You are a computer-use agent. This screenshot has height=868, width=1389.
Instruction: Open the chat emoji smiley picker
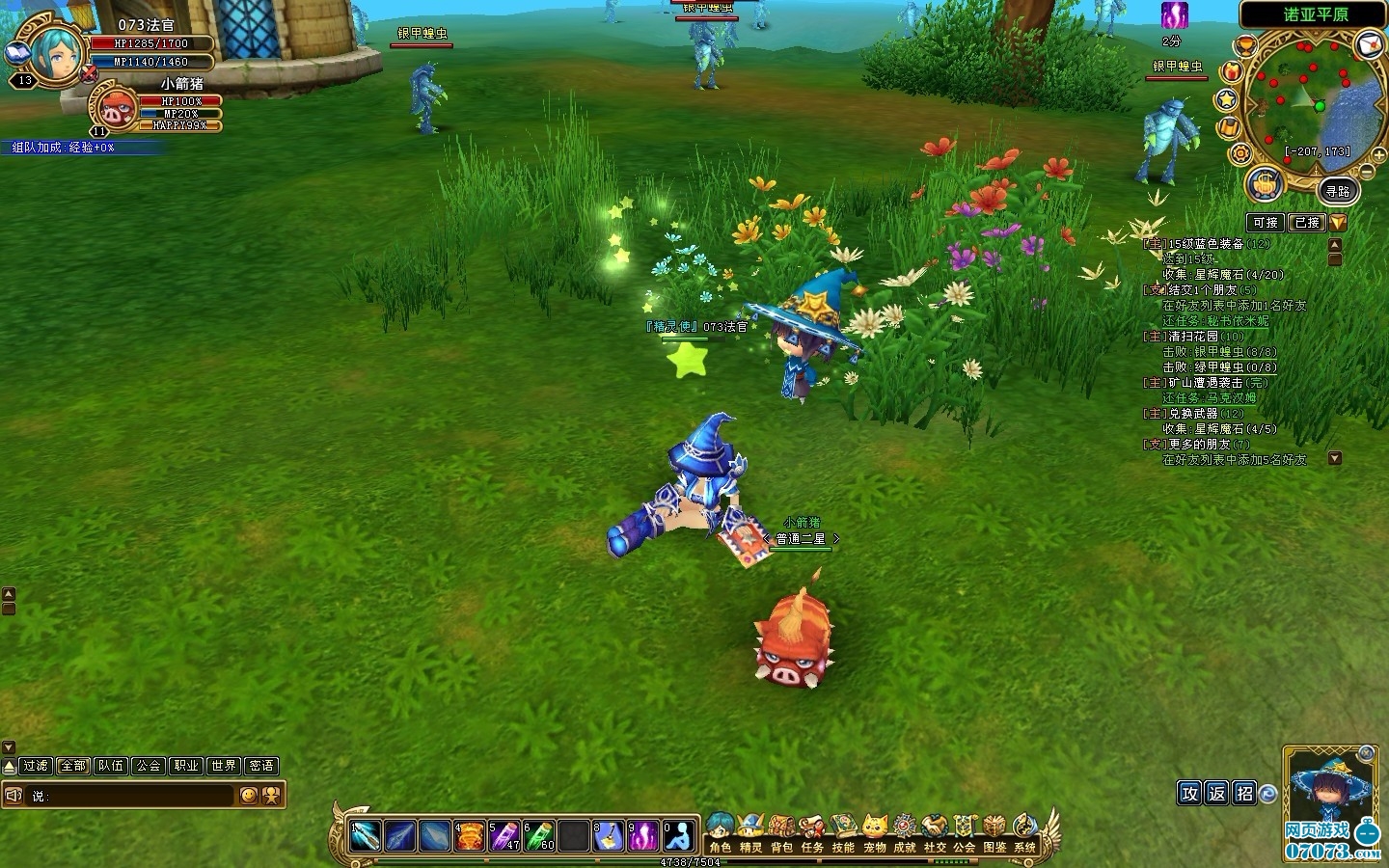point(249,796)
